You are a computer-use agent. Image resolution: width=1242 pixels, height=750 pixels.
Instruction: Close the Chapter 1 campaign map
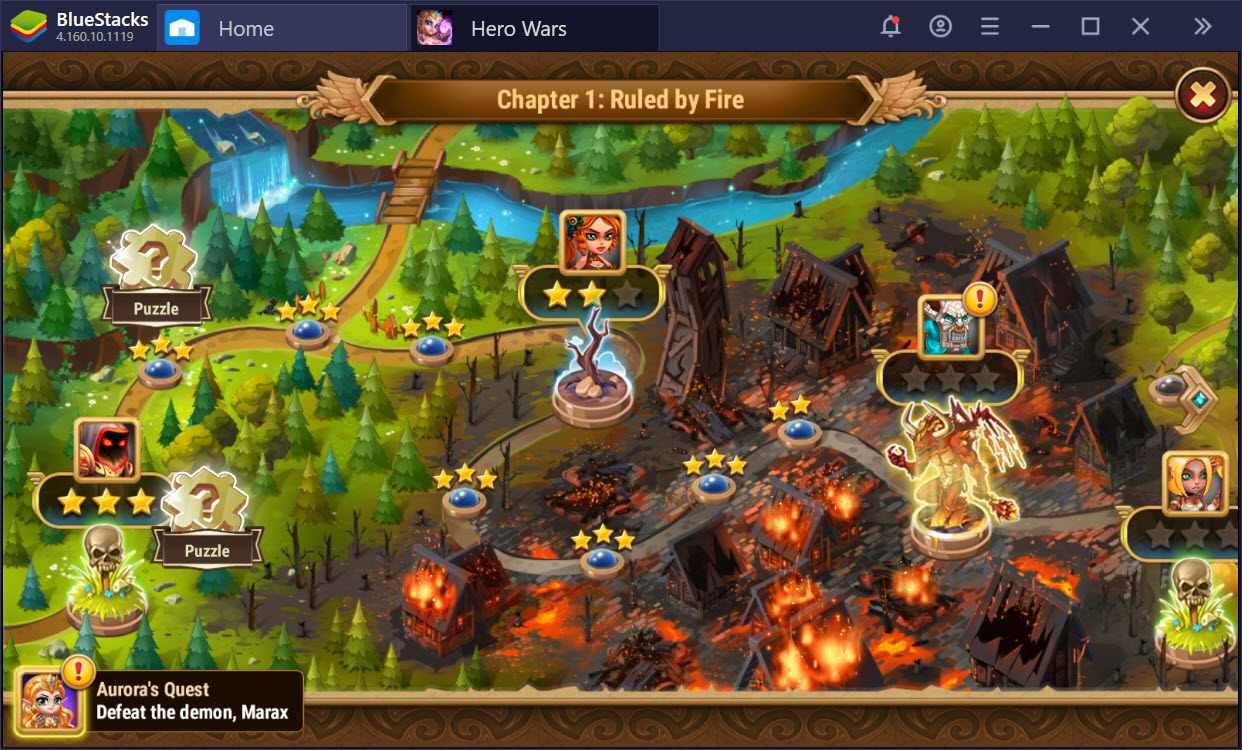pos(1203,96)
